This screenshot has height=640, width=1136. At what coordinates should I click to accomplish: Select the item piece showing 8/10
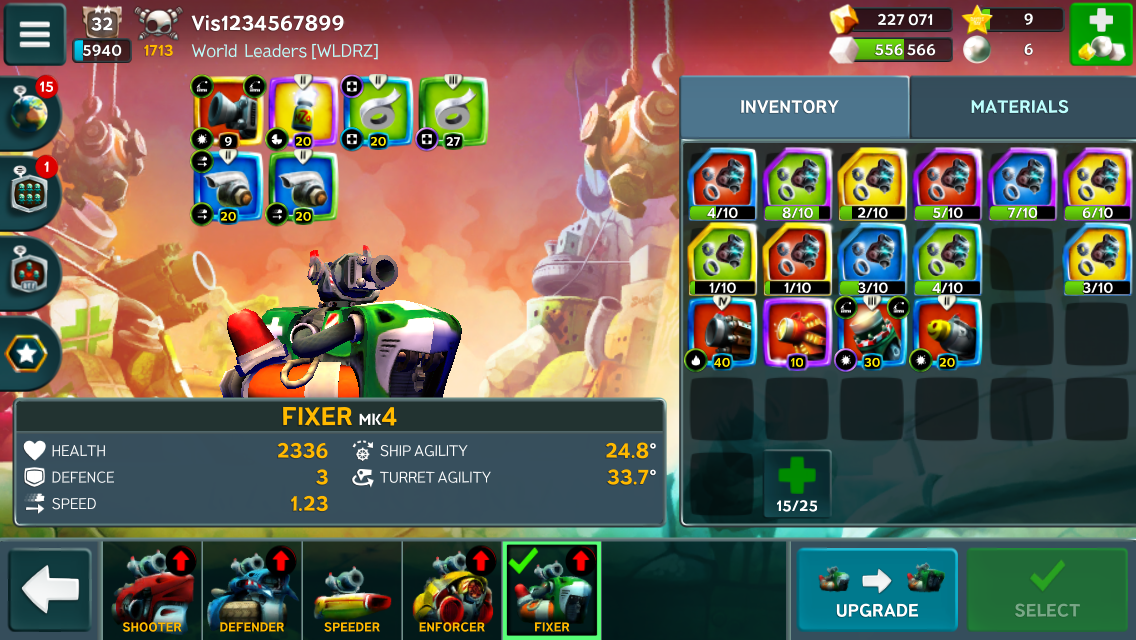point(797,184)
